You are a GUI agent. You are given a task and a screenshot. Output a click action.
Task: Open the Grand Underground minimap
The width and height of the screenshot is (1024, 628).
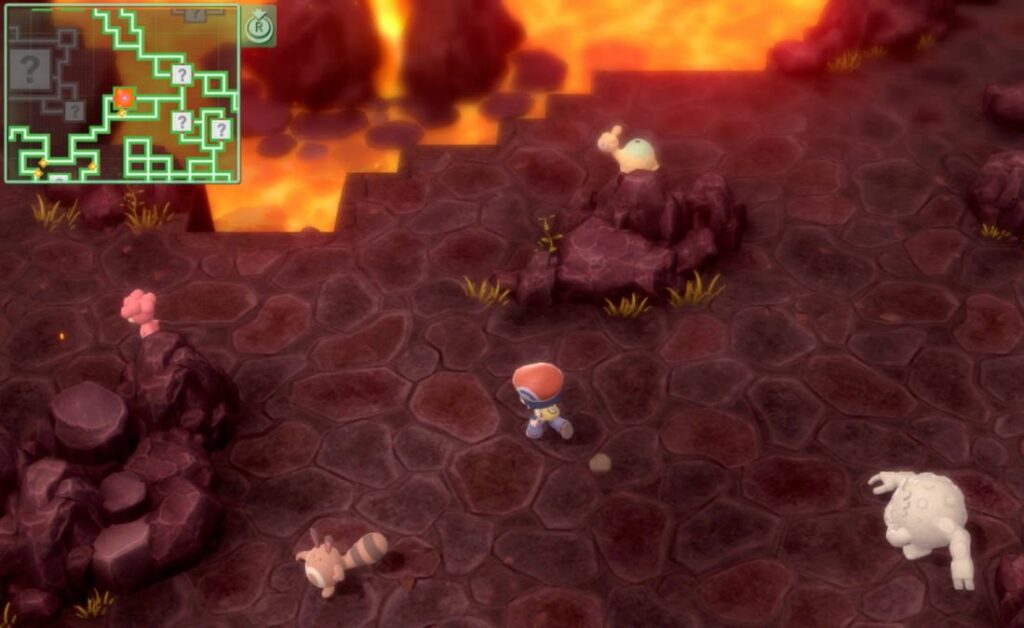(258, 27)
